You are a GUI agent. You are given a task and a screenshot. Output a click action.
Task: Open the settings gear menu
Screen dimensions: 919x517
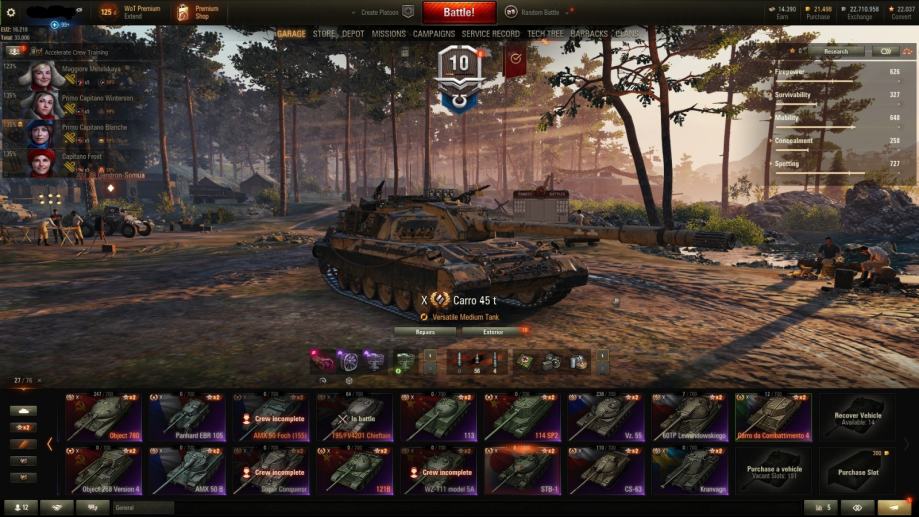11,12
